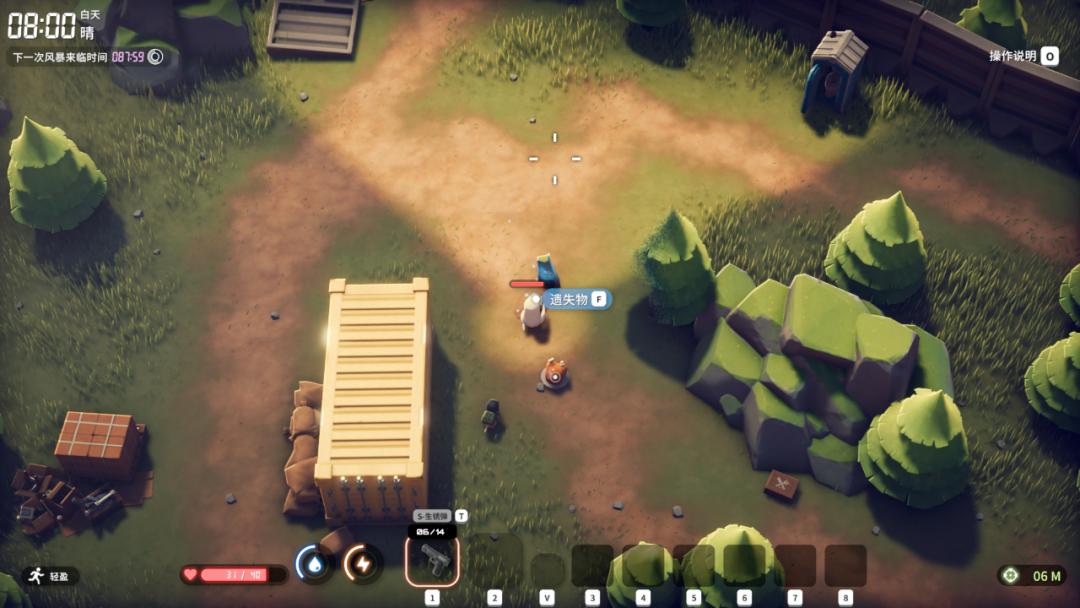This screenshot has width=1080, height=608.
Task: Click the 轻盈 running status indicator
Action: [50, 576]
